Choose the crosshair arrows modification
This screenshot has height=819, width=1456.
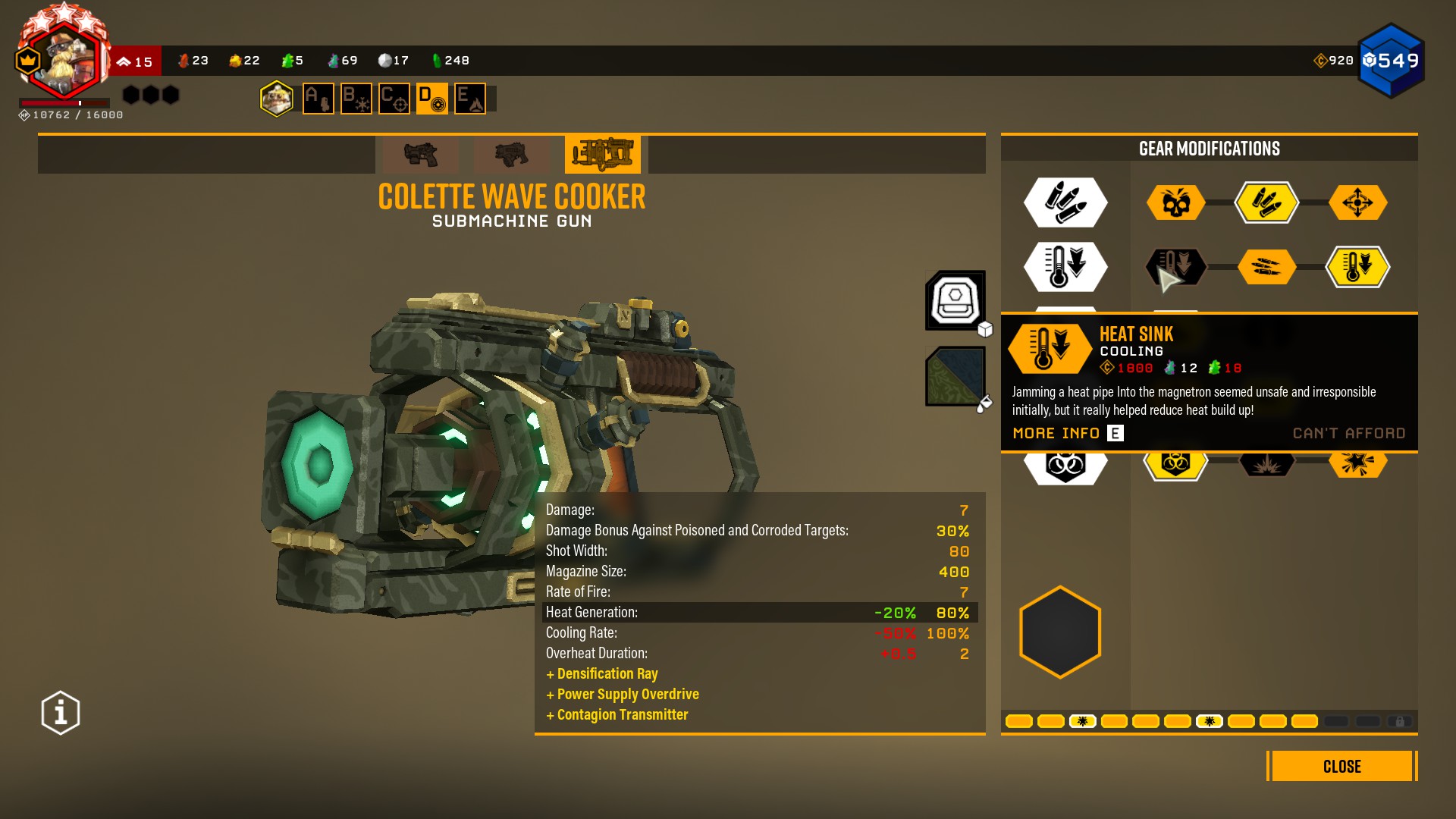pos(1357,202)
